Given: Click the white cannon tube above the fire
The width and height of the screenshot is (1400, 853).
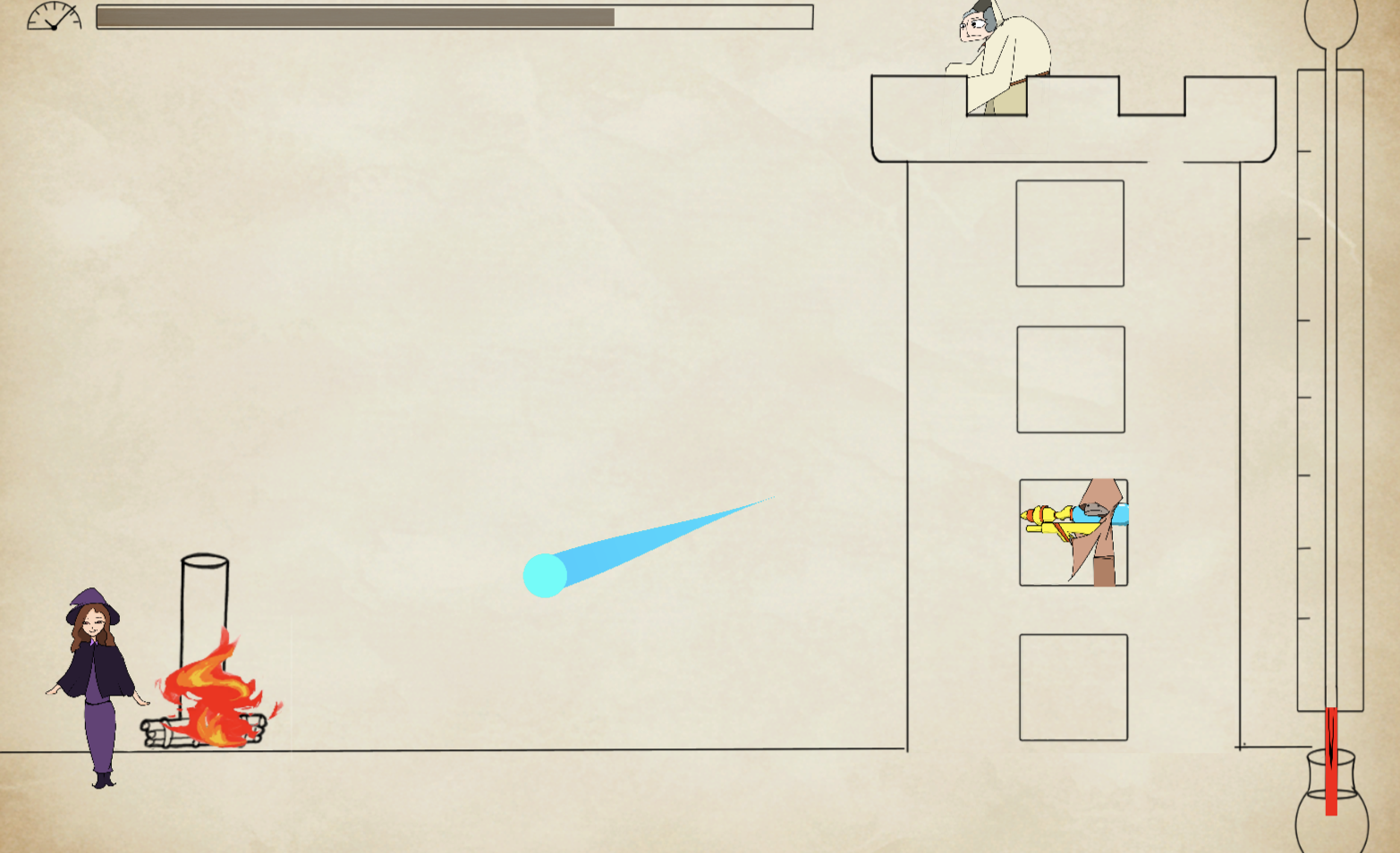Looking at the screenshot, I should pyautogui.click(x=205, y=599).
